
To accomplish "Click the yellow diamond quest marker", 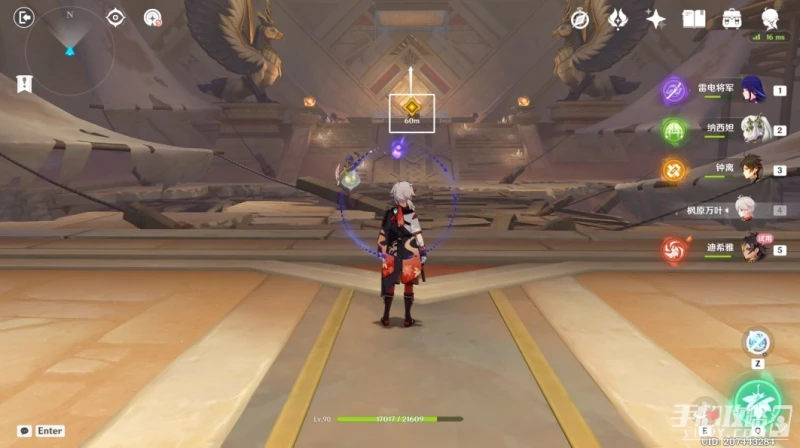I will coord(411,106).
